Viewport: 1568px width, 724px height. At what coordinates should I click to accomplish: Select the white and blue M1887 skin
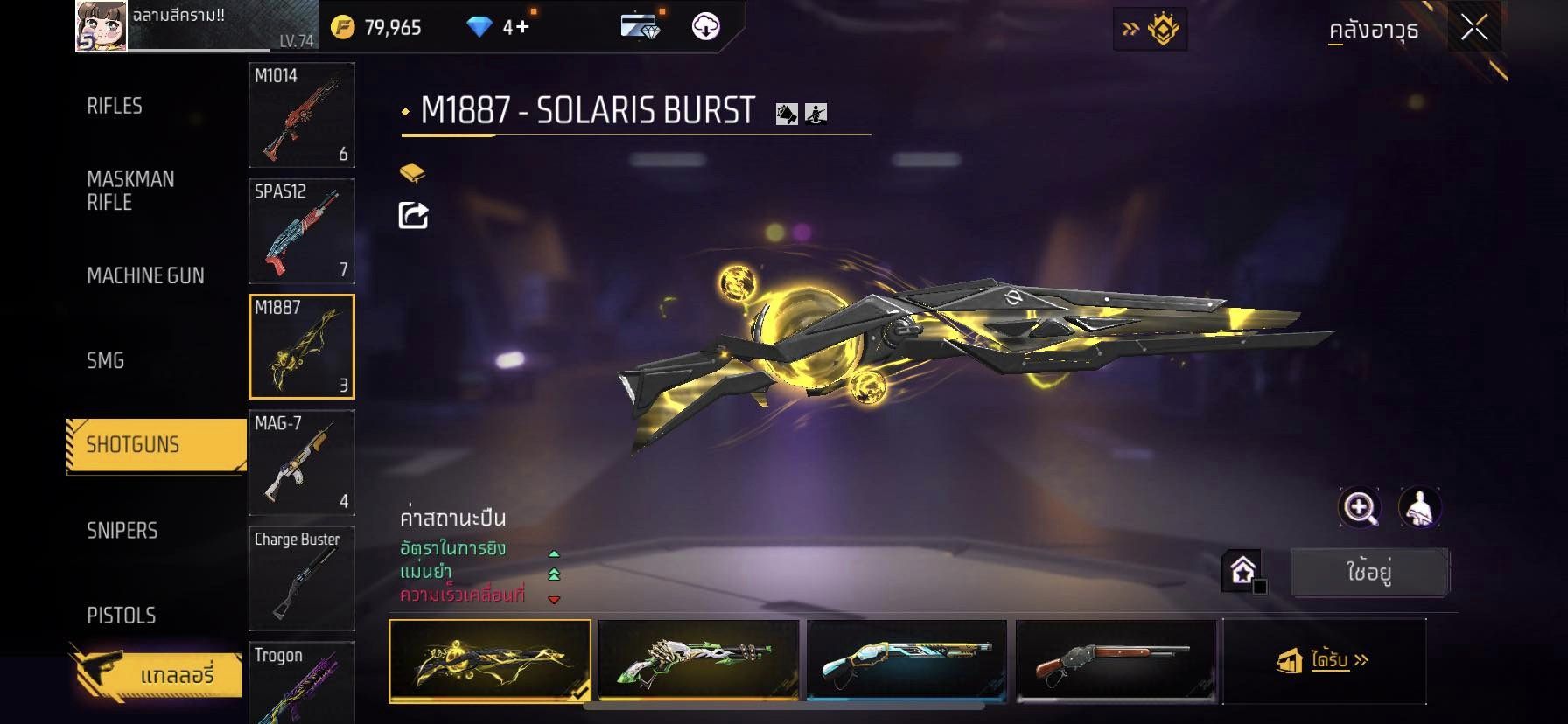(906, 660)
